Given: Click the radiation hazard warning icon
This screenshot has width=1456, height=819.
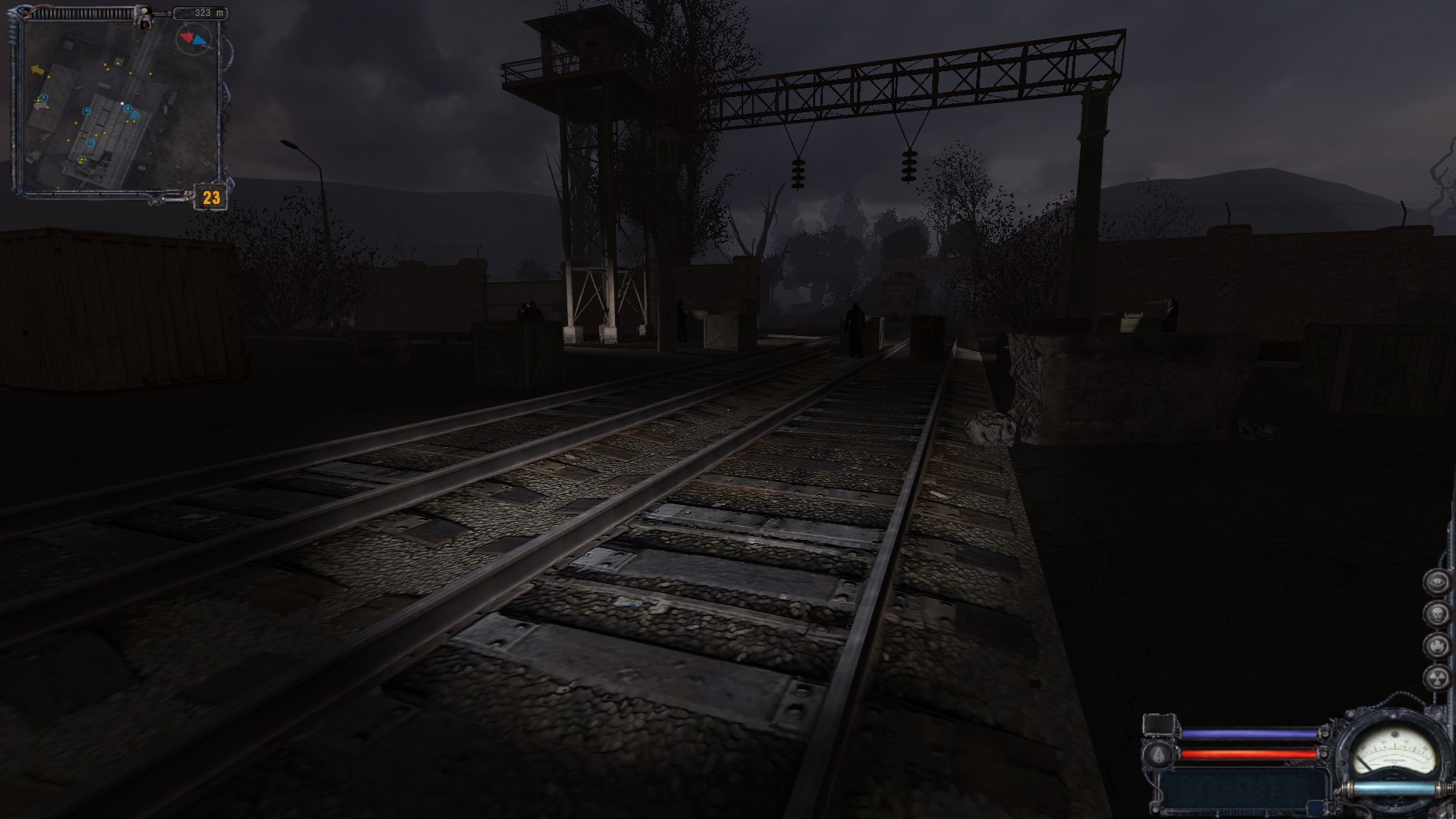Looking at the screenshot, I should (1438, 679).
